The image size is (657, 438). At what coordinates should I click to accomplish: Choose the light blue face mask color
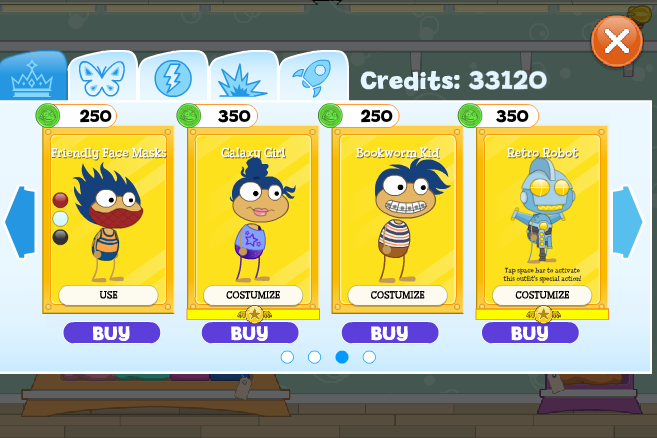pos(60,218)
